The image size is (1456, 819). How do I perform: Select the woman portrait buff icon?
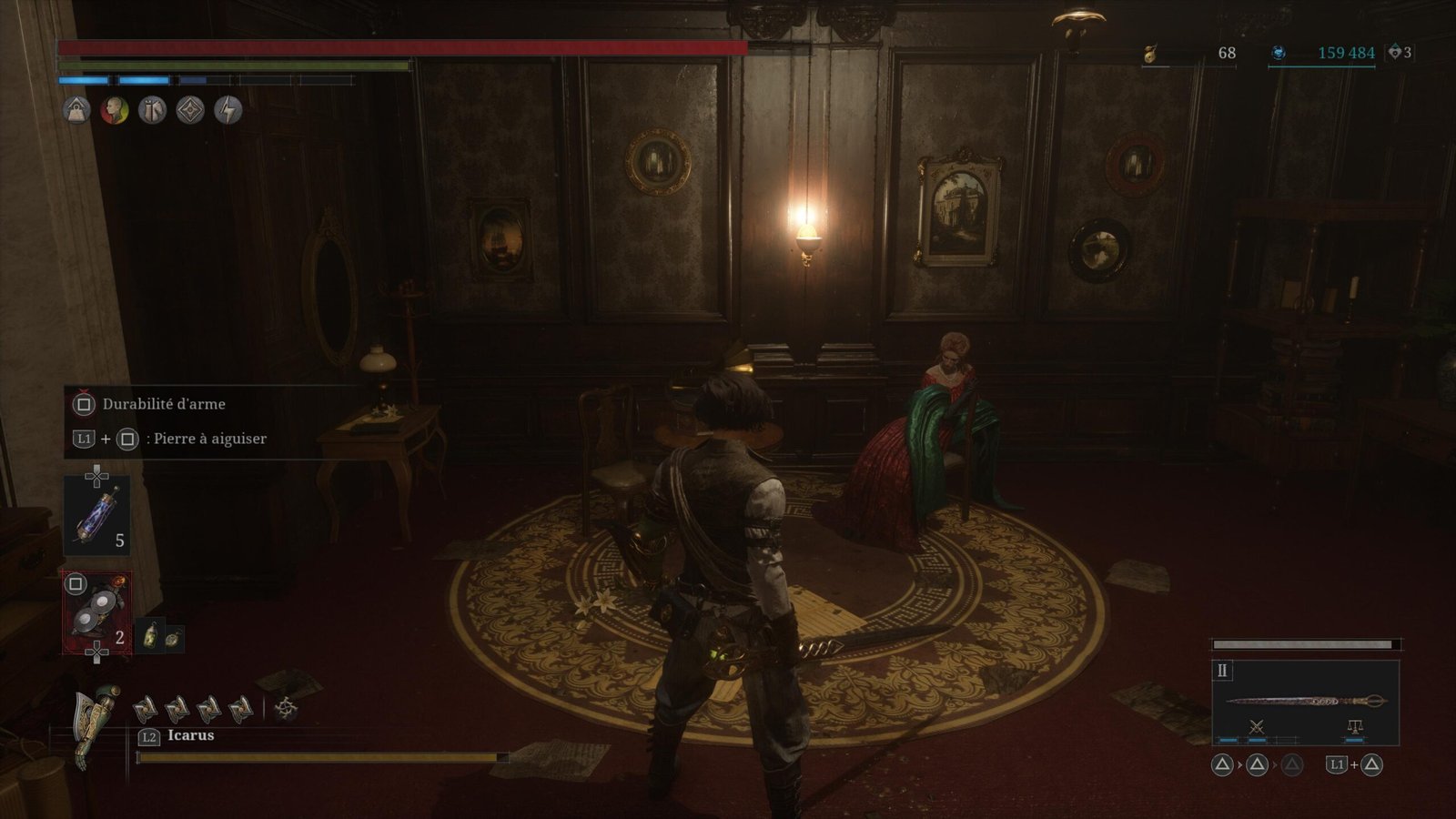tap(114, 111)
